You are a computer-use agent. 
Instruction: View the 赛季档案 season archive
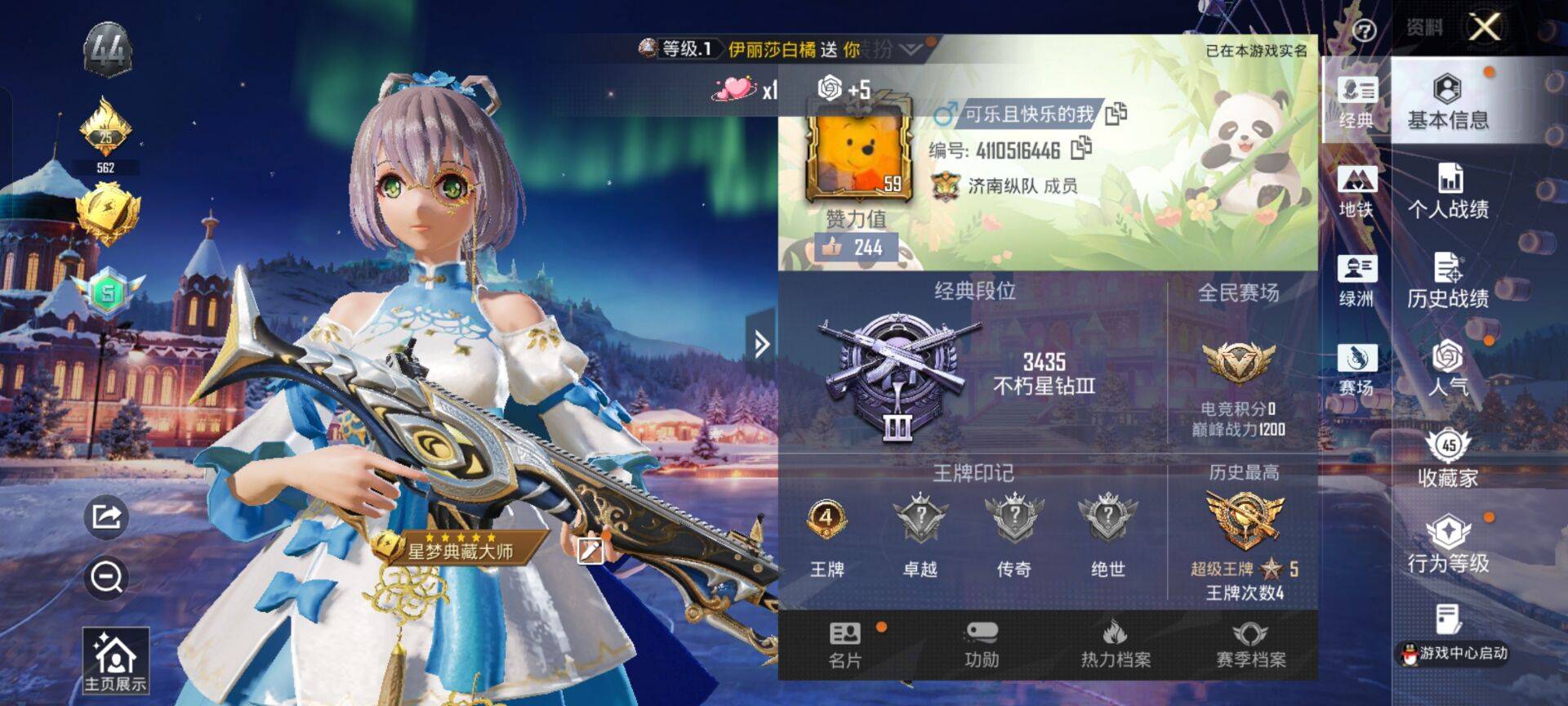(1250, 645)
